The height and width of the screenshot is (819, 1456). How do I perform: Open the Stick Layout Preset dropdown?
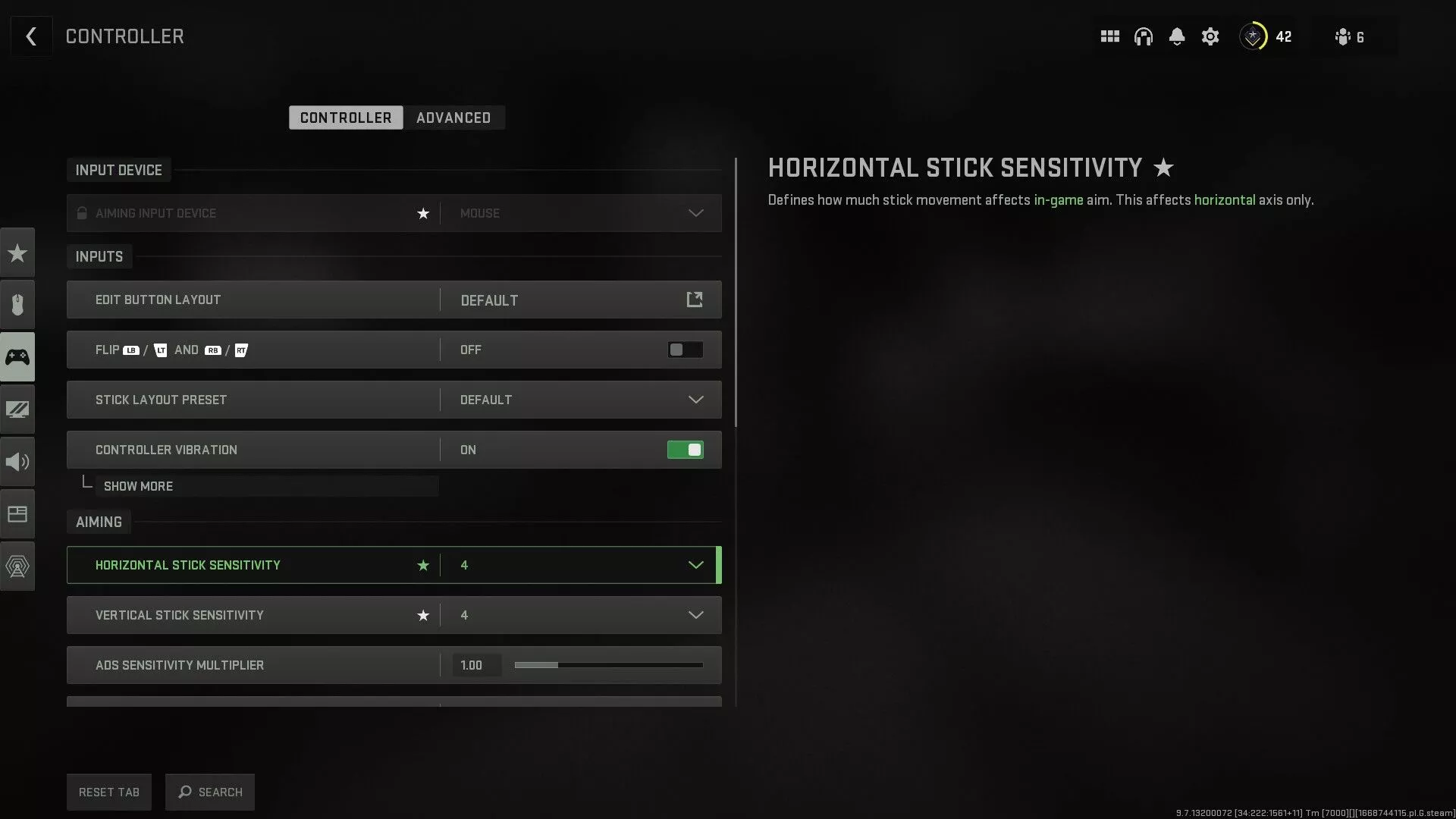[x=695, y=400]
